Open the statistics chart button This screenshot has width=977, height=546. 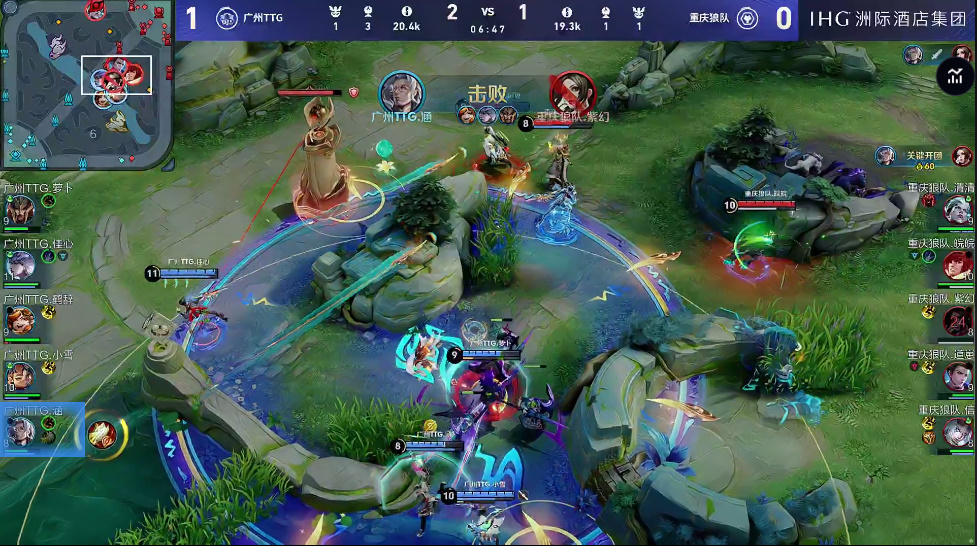tap(955, 77)
